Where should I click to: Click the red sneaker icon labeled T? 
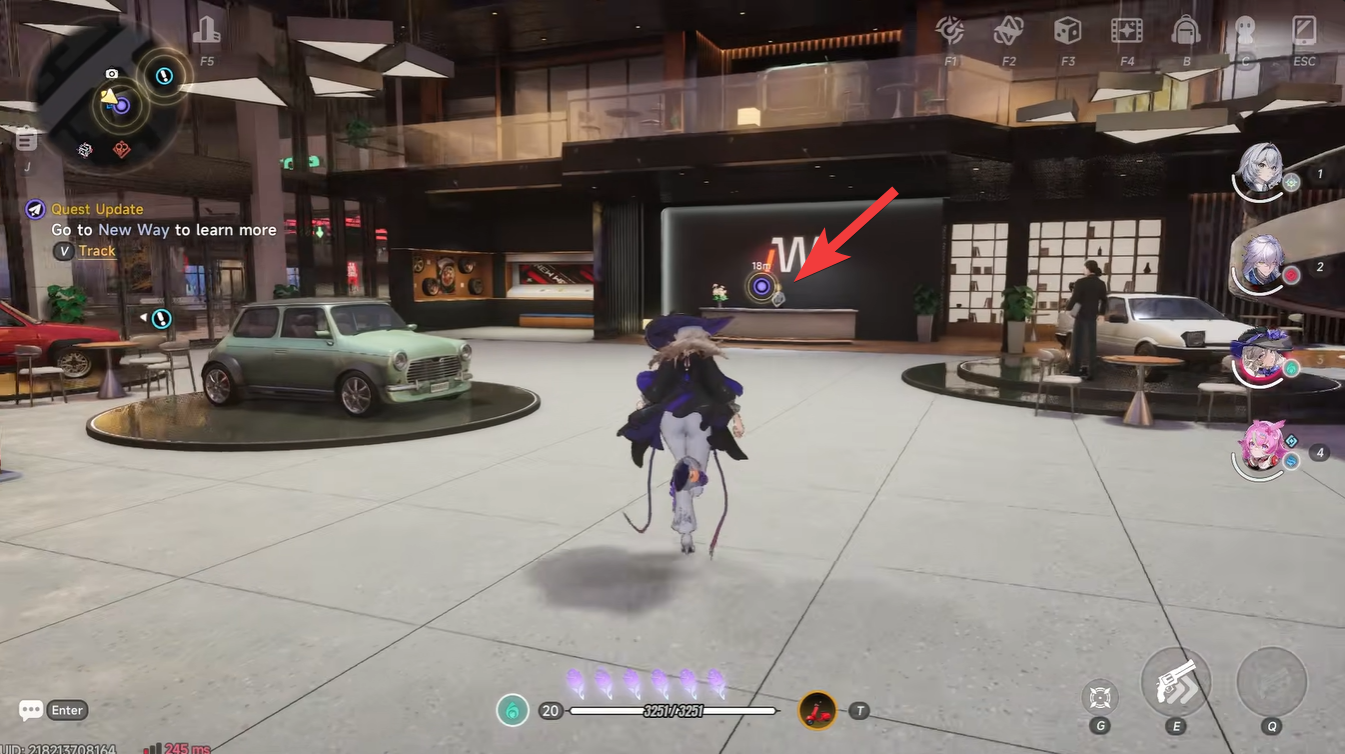[x=814, y=710]
